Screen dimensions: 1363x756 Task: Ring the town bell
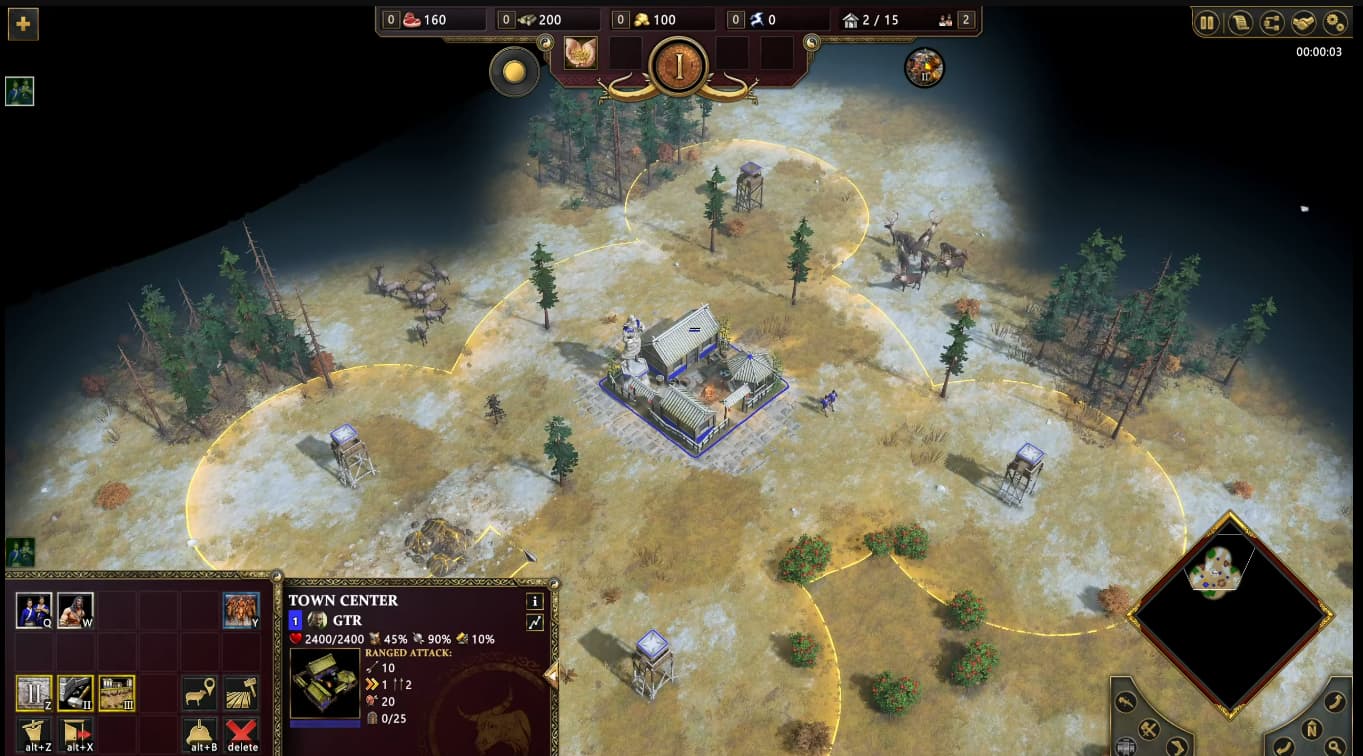200,735
